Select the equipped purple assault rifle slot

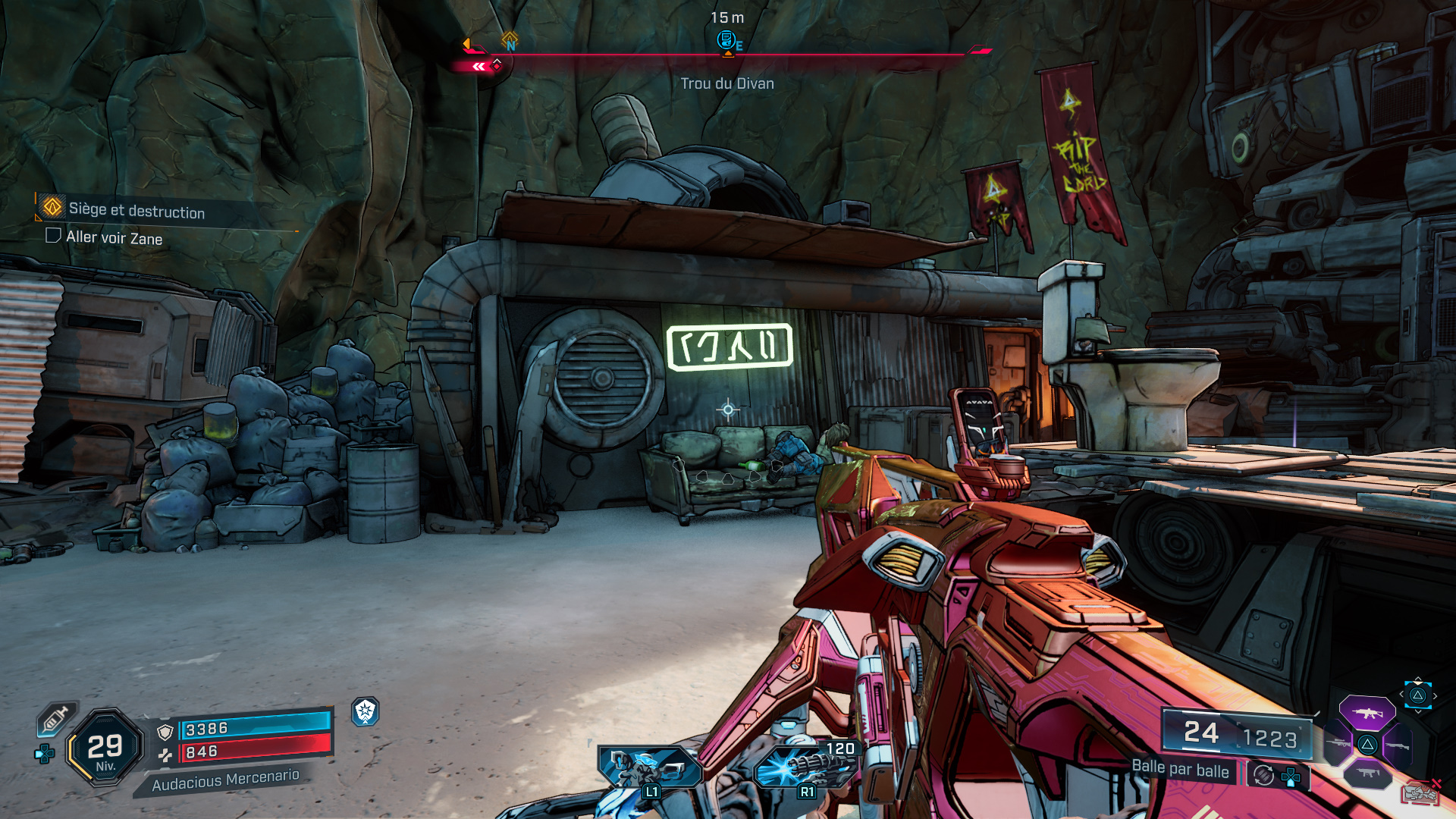tap(1367, 713)
